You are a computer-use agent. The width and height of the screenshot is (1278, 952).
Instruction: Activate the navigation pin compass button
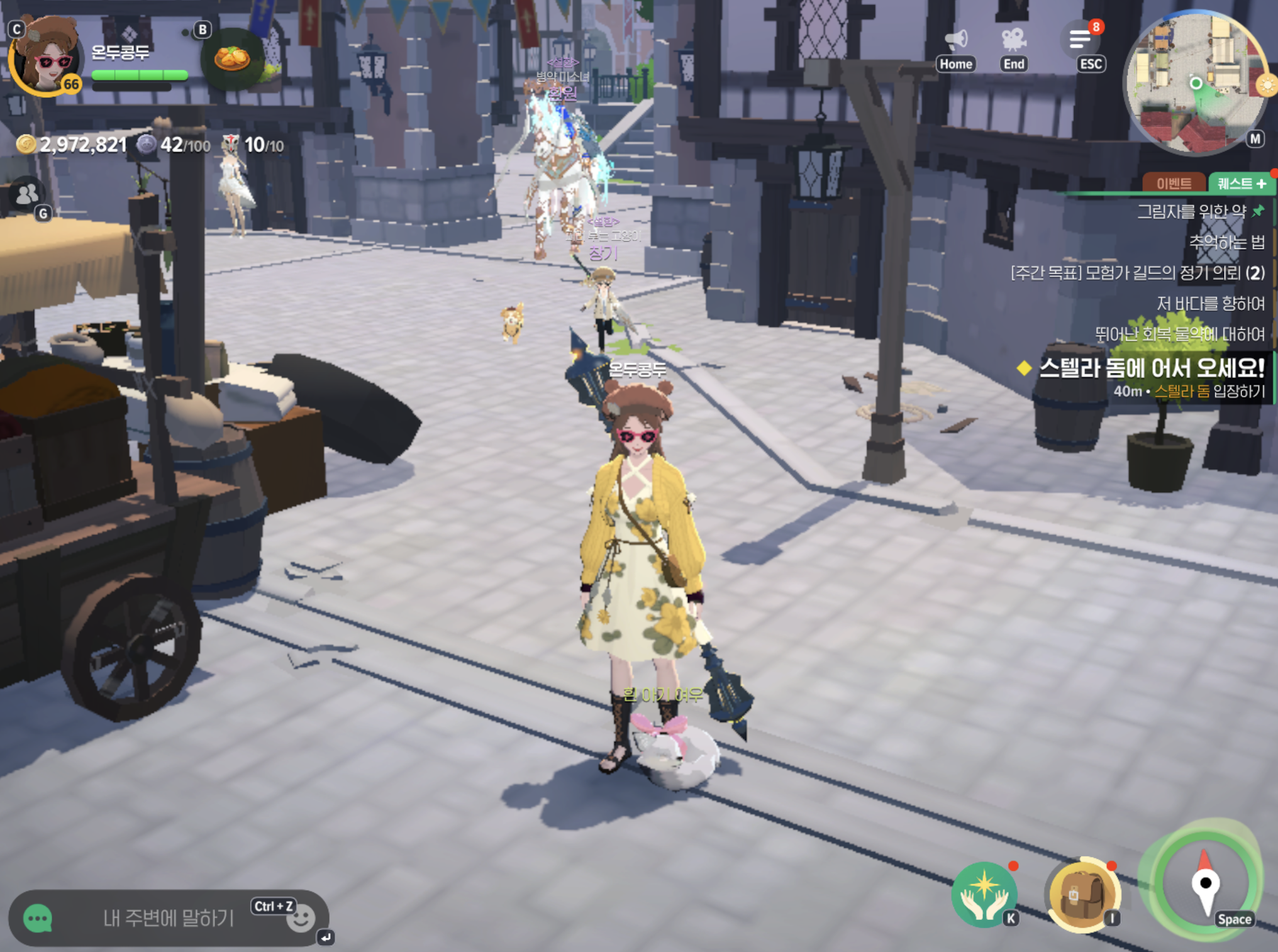coord(1204,882)
